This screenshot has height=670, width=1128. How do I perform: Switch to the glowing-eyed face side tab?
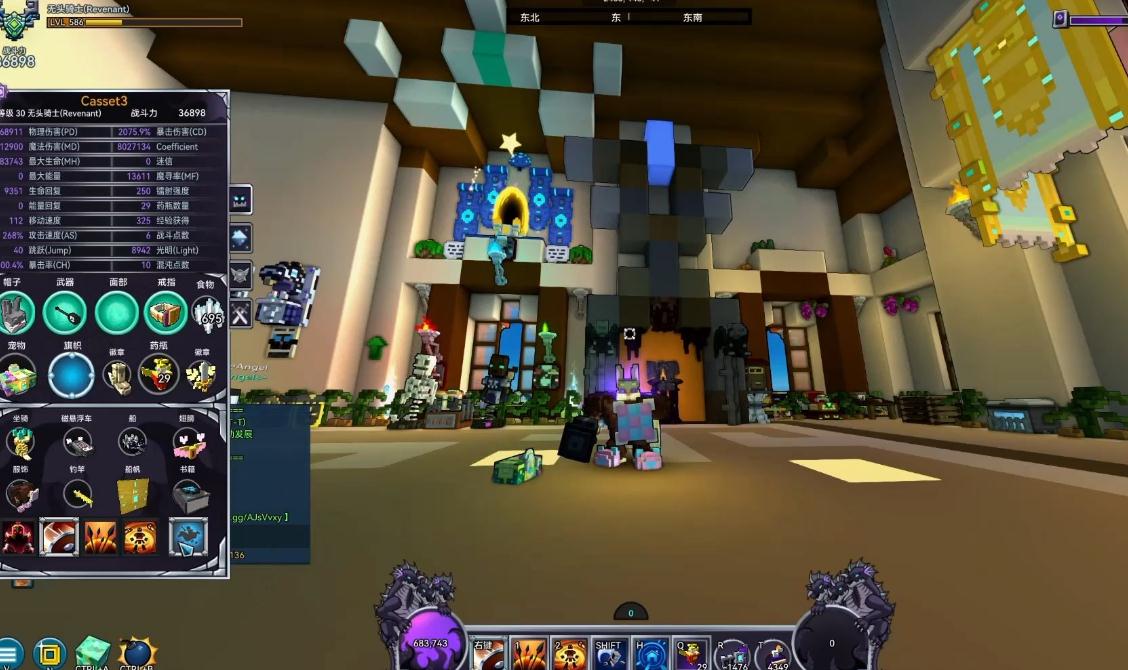pos(240,199)
